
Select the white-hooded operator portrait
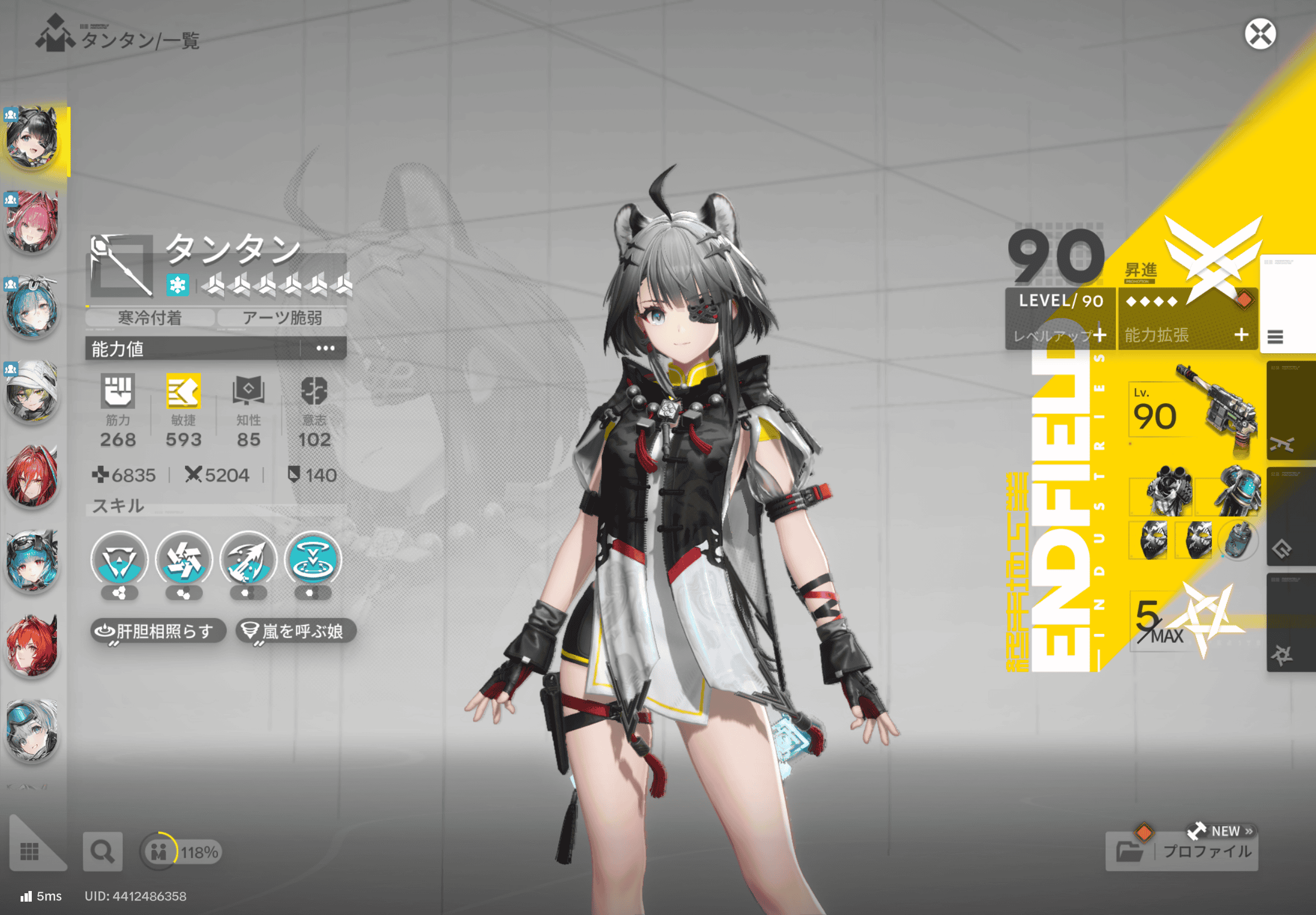click(33, 392)
